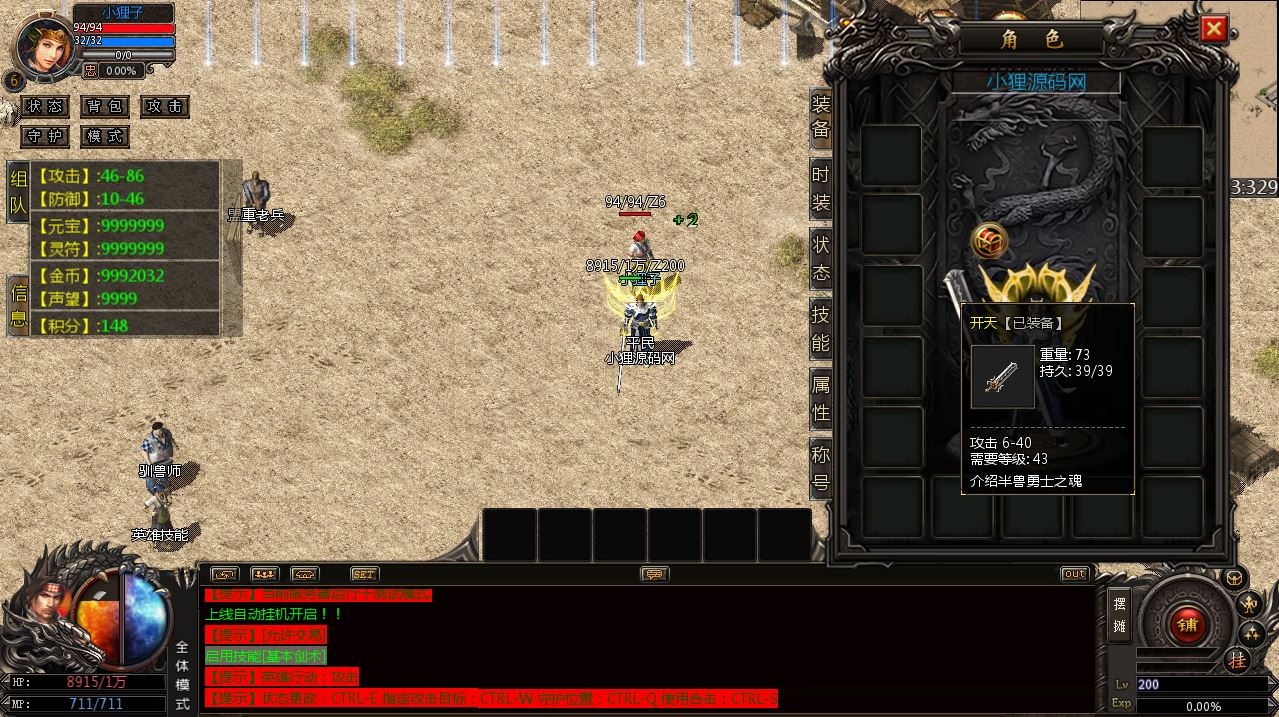Open the 组队 team tab
The width and height of the screenshot is (1279, 717).
point(19,192)
